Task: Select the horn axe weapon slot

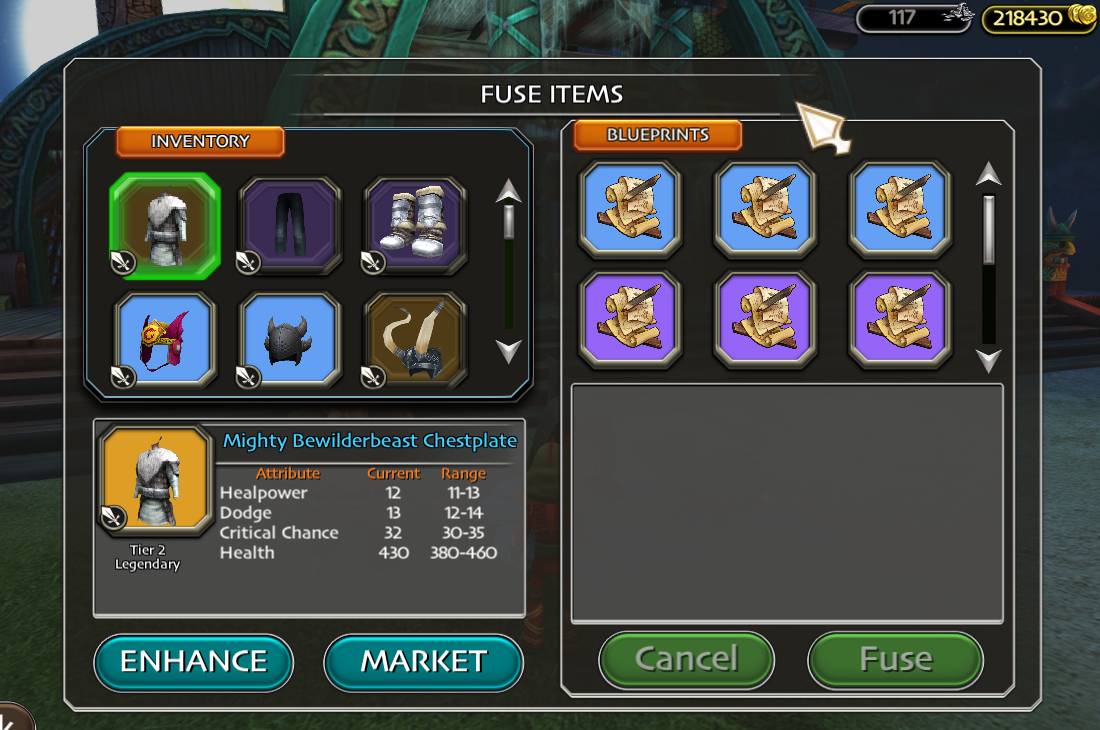Action: (414, 341)
